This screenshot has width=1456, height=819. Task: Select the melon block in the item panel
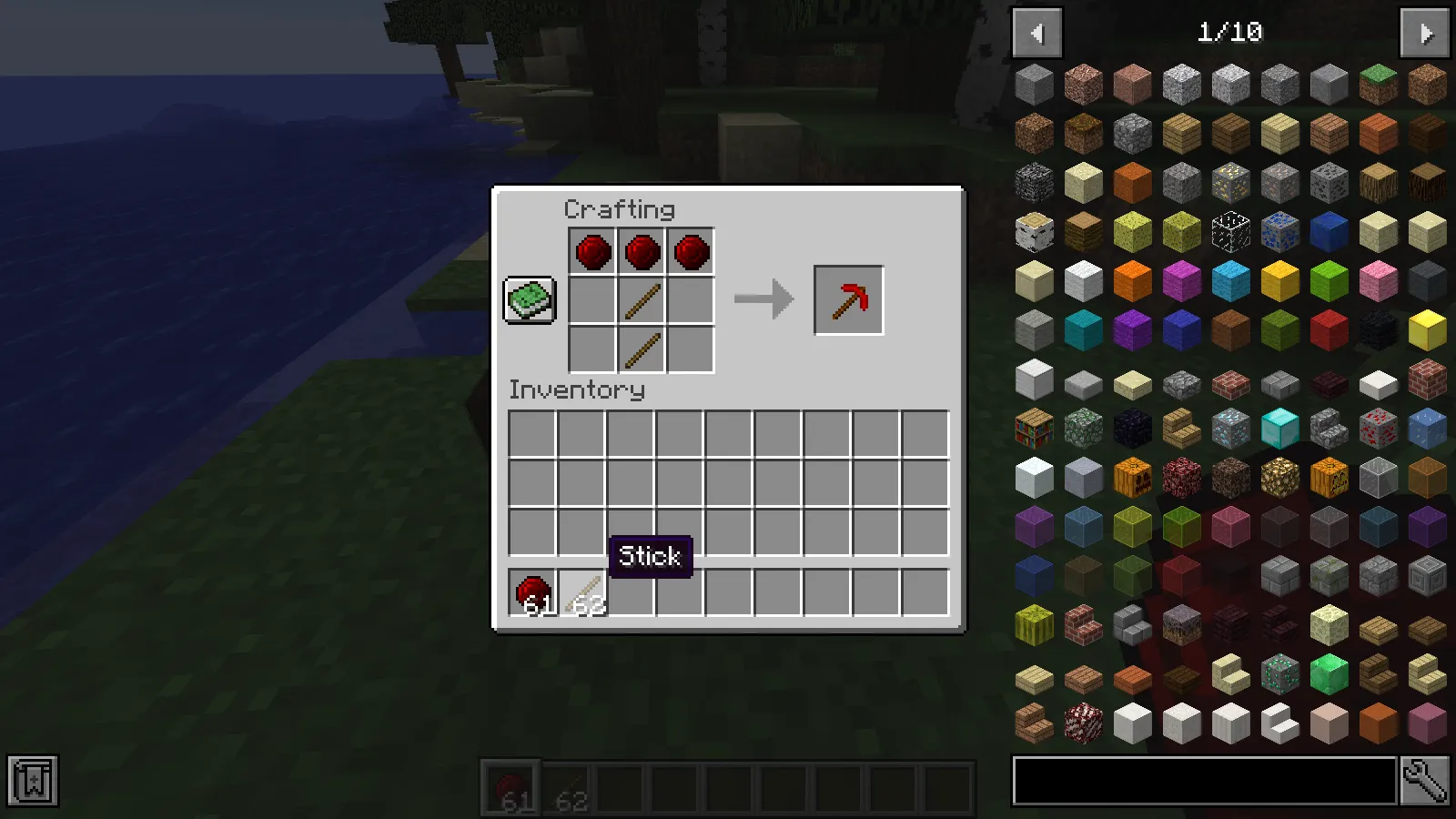[x=1035, y=625]
